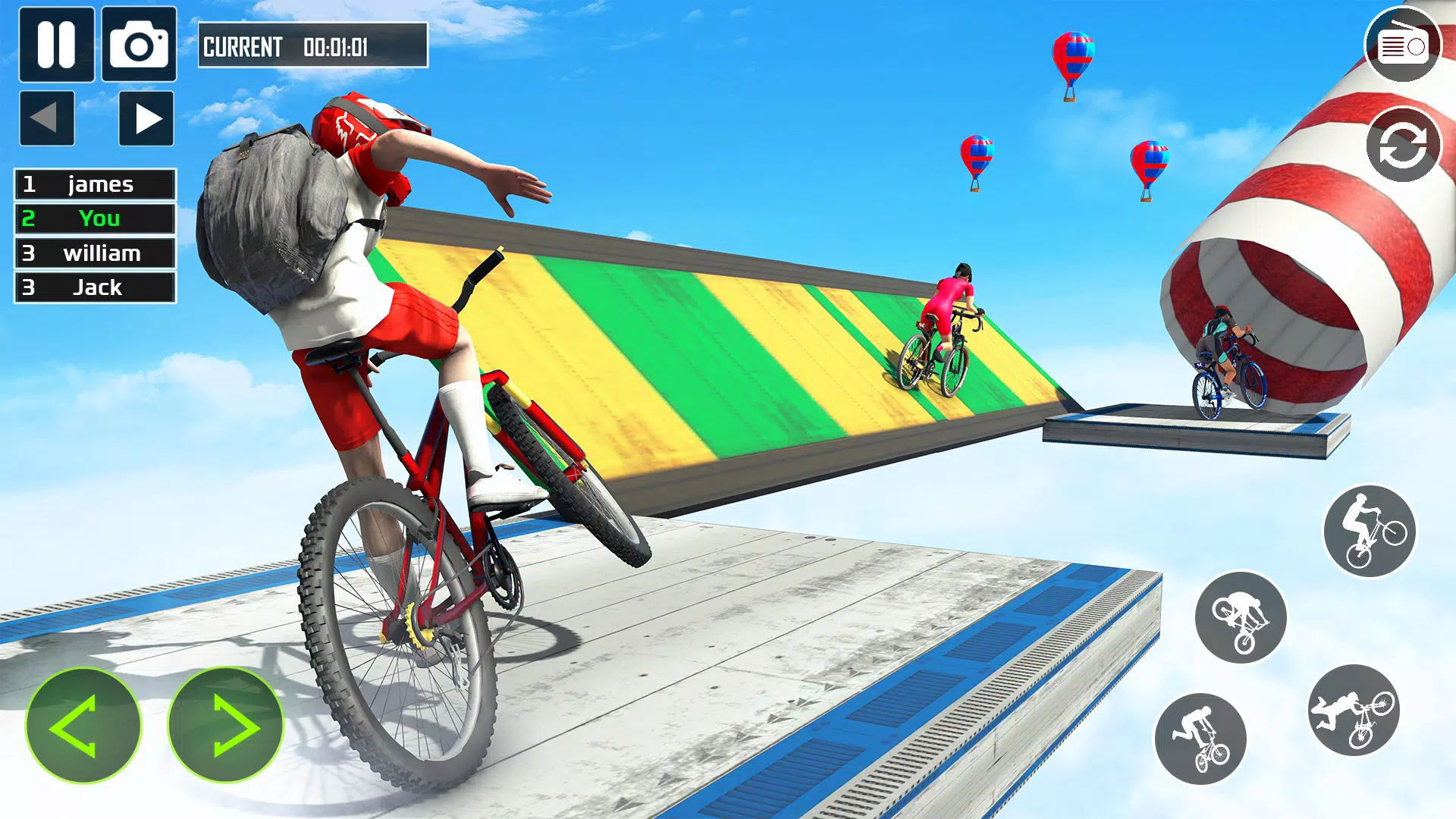Screen dimensions: 1456x819
Task: Steer right with the green arrow button
Action: 225,725
